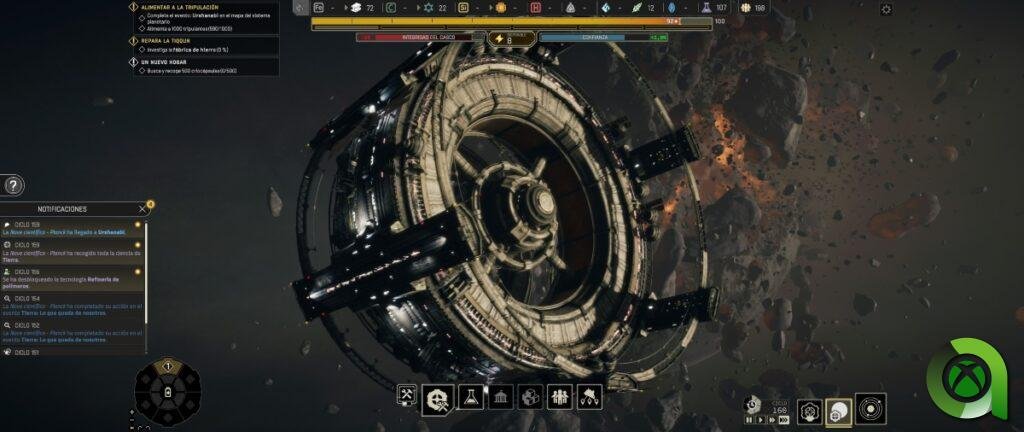Set the game to normal play speed

[x=759, y=420]
